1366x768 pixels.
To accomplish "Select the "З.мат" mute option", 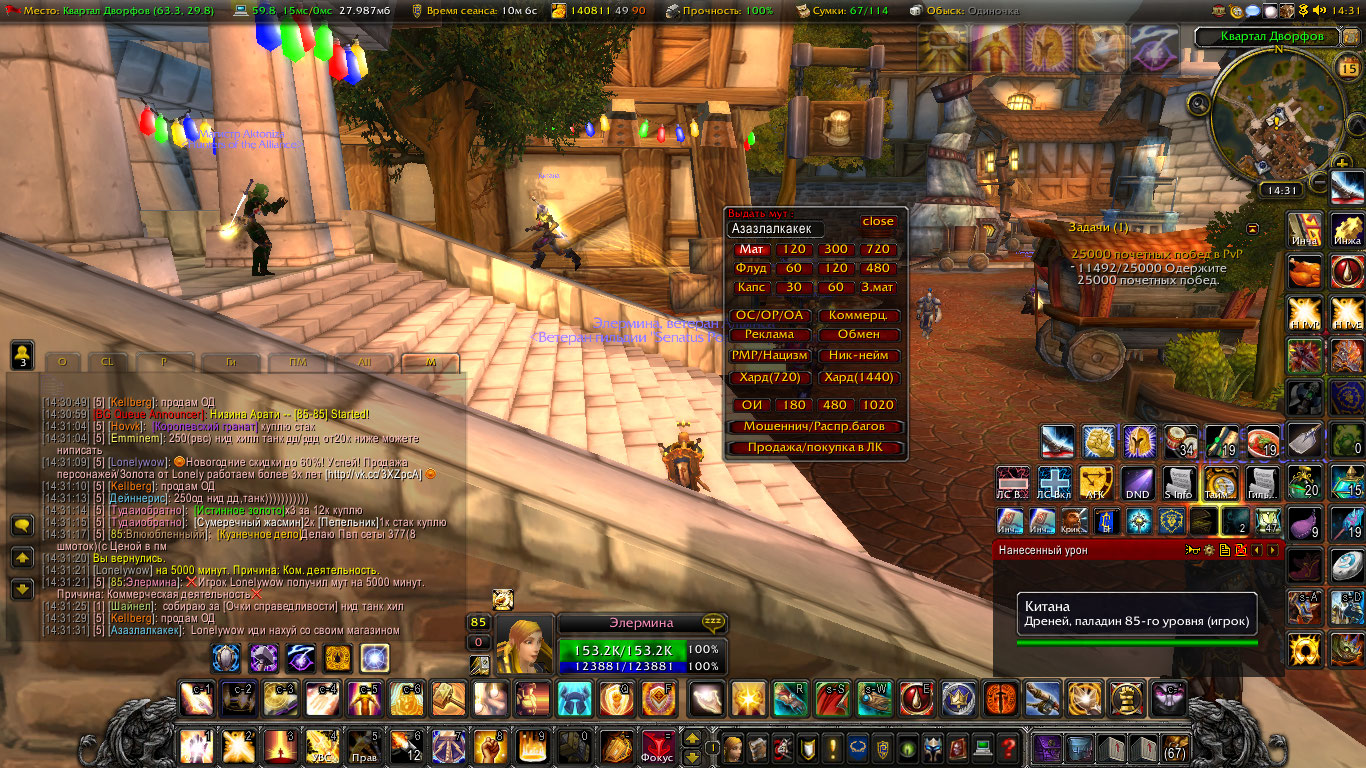I will [x=878, y=287].
